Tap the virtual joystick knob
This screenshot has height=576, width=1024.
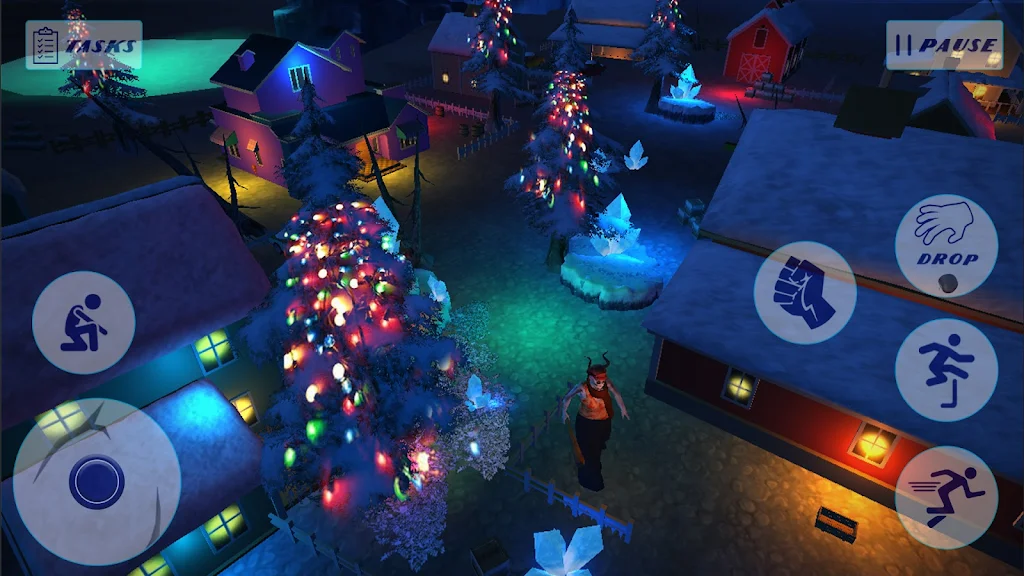point(97,482)
